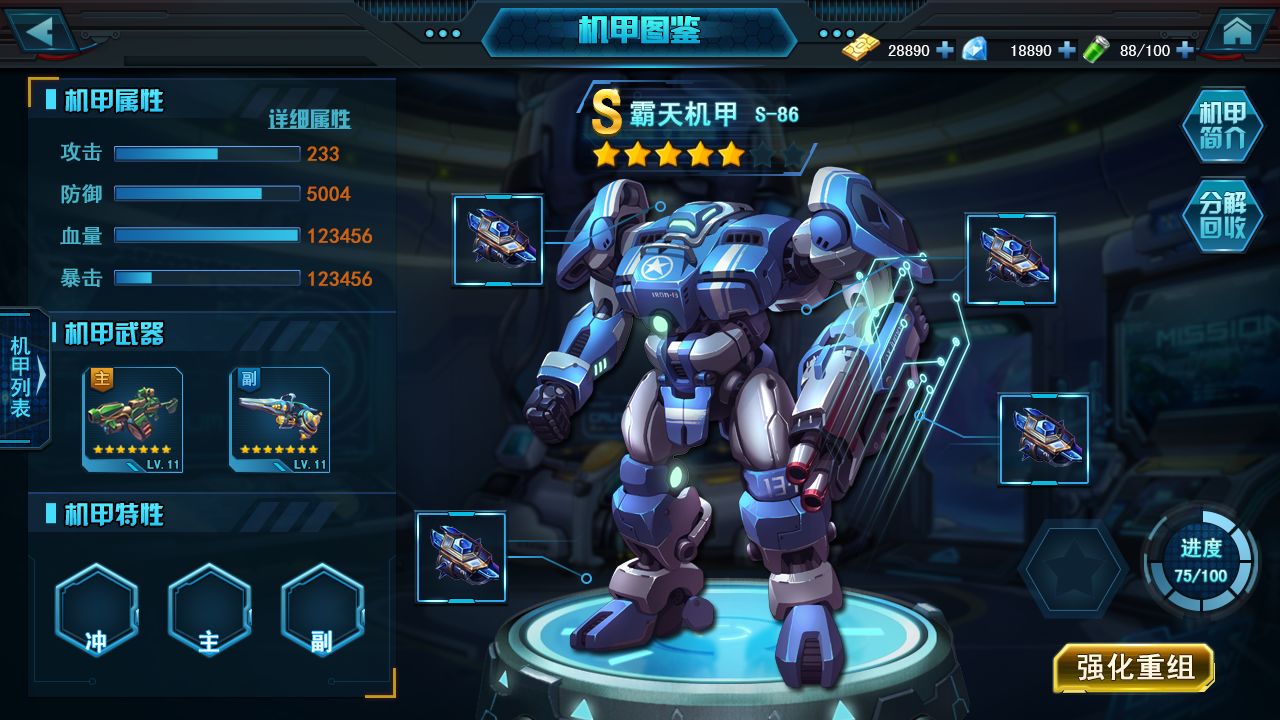Select the secondary weapon marked 副
Image resolution: width=1280 pixels, height=720 pixels.
point(280,419)
